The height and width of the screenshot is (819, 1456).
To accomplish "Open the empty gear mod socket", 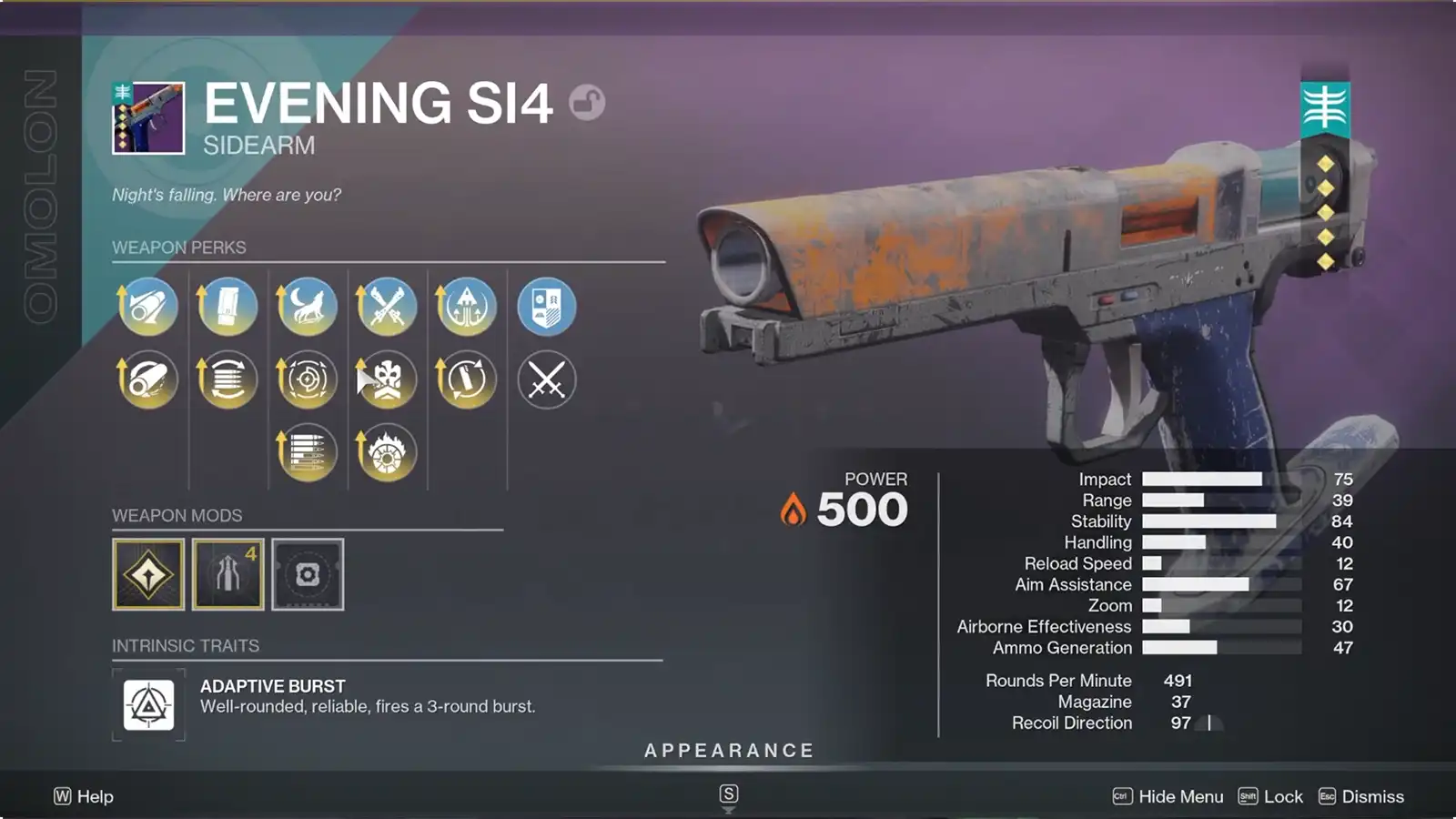I will pos(307,574).
